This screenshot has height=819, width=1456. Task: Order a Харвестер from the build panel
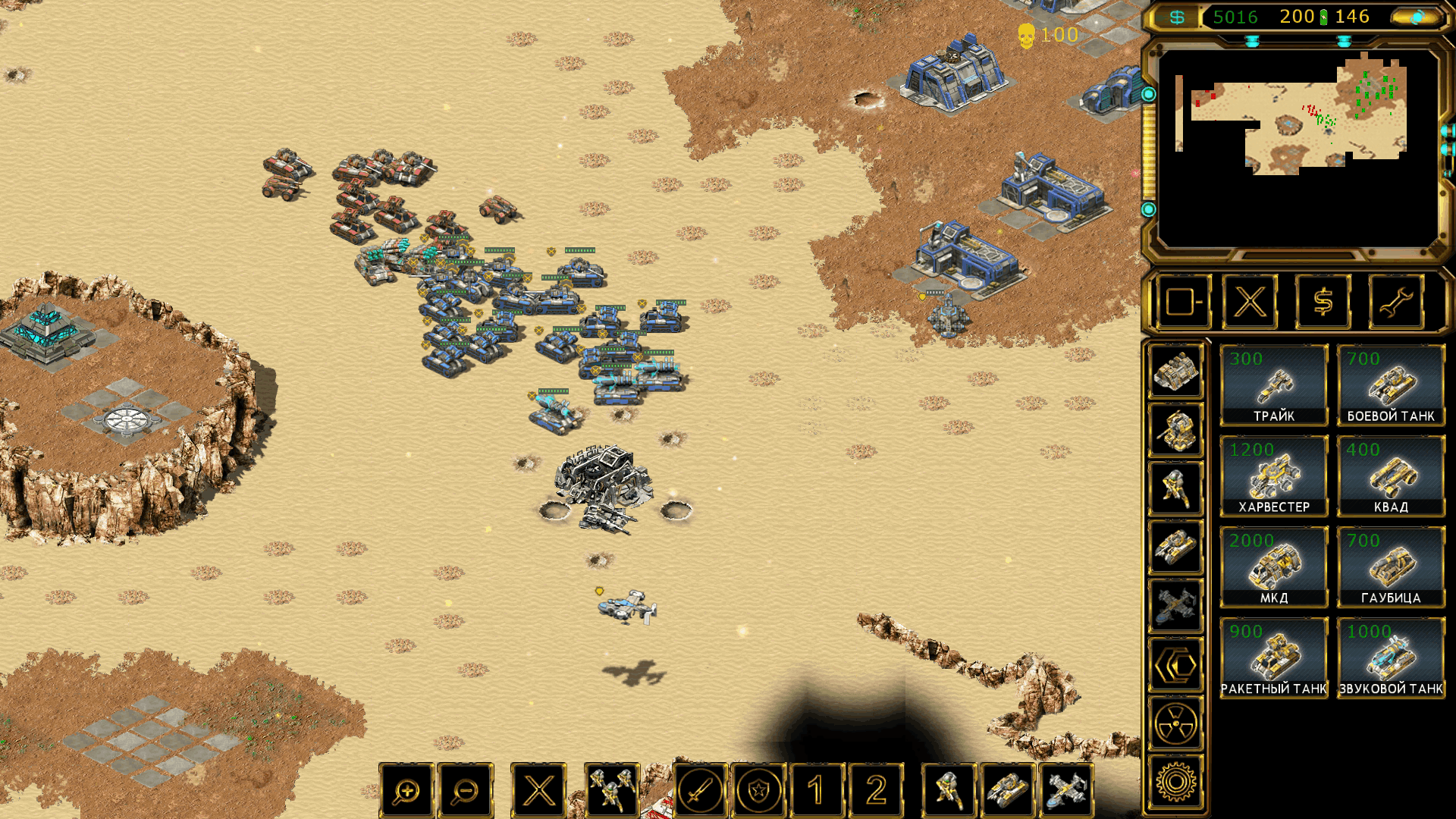click(x=1273, y=476)
